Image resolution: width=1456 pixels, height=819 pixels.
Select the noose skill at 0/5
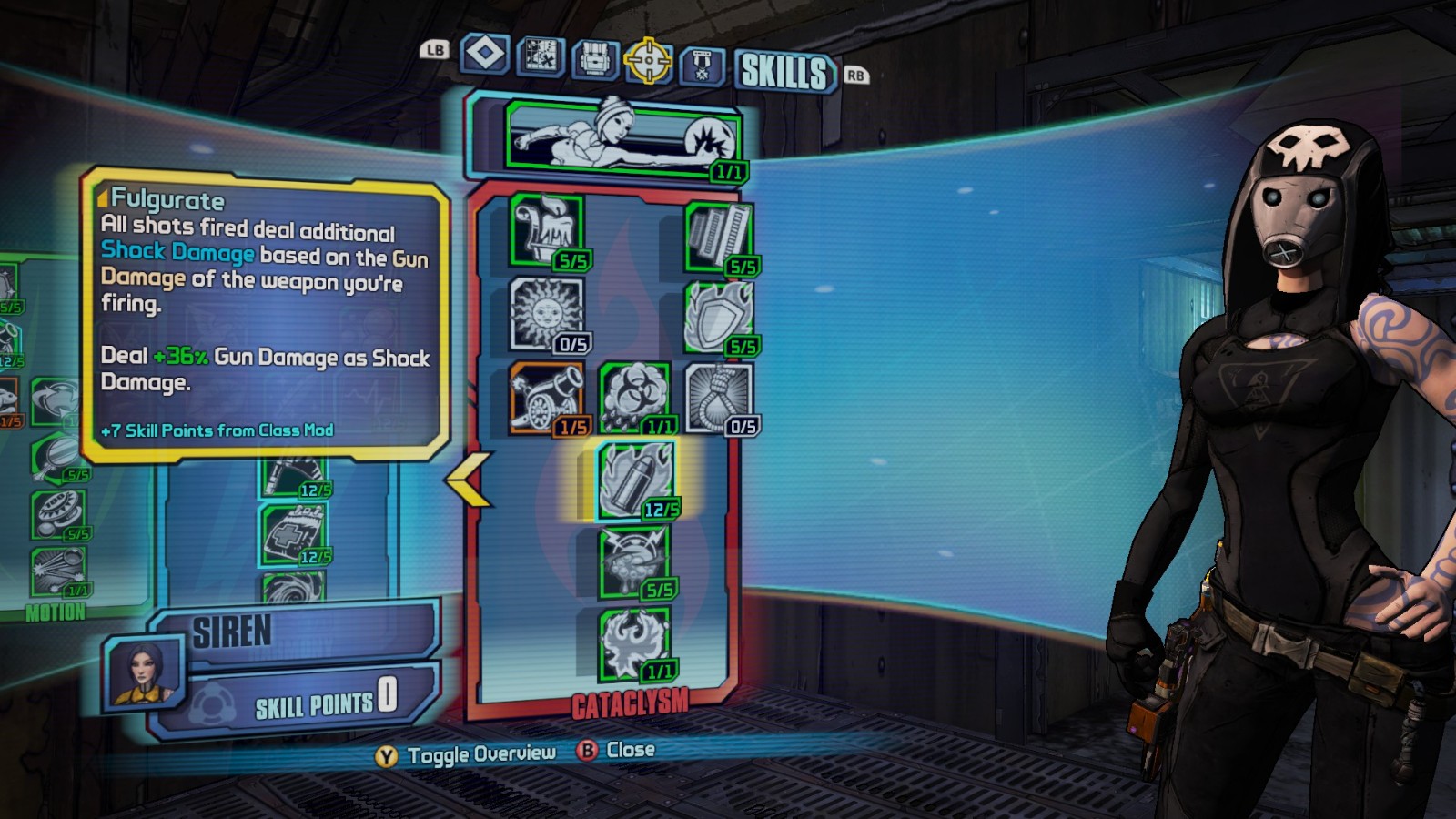coord(719,397)
